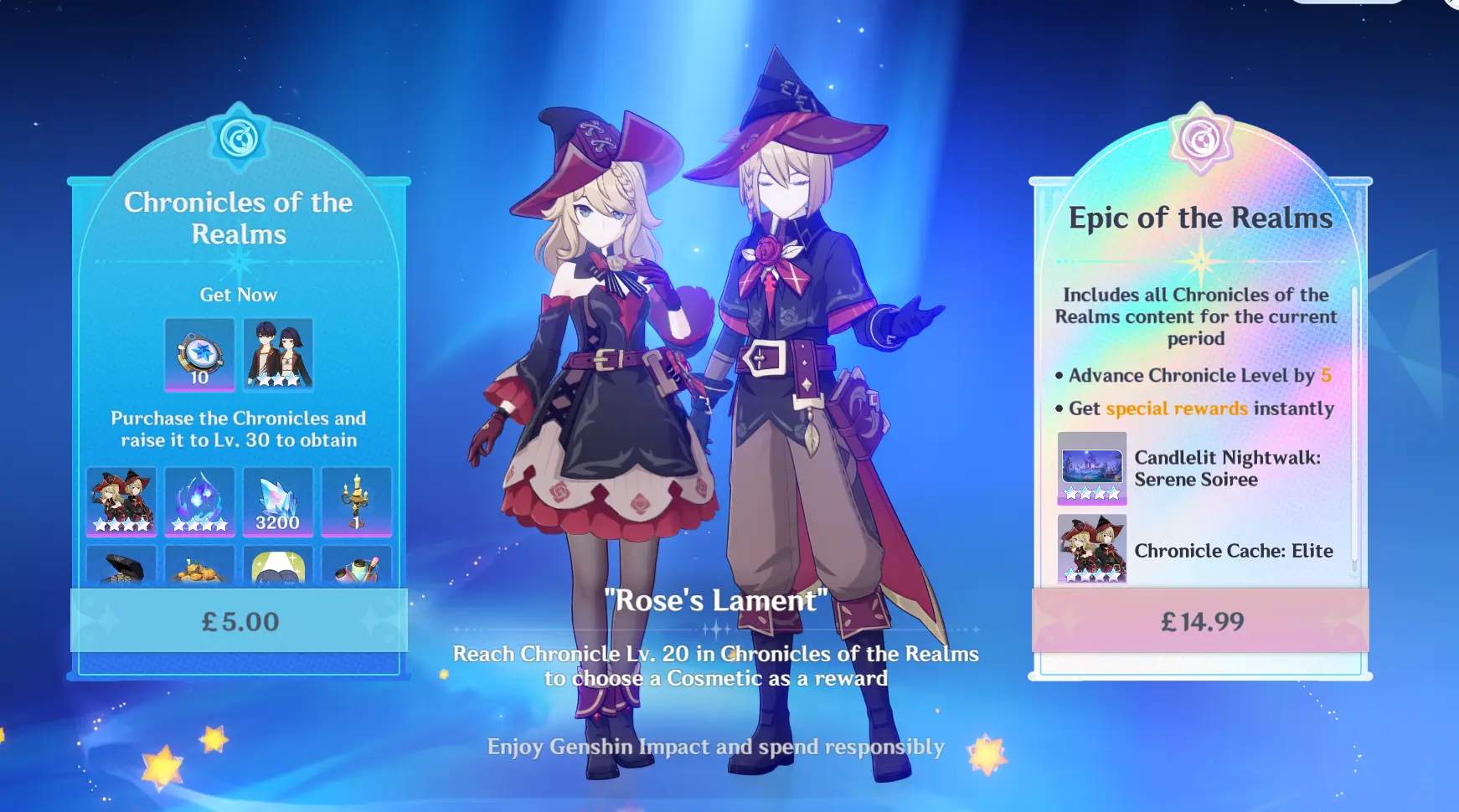View the pumpkin pile reward item

[x=199, y=566]
